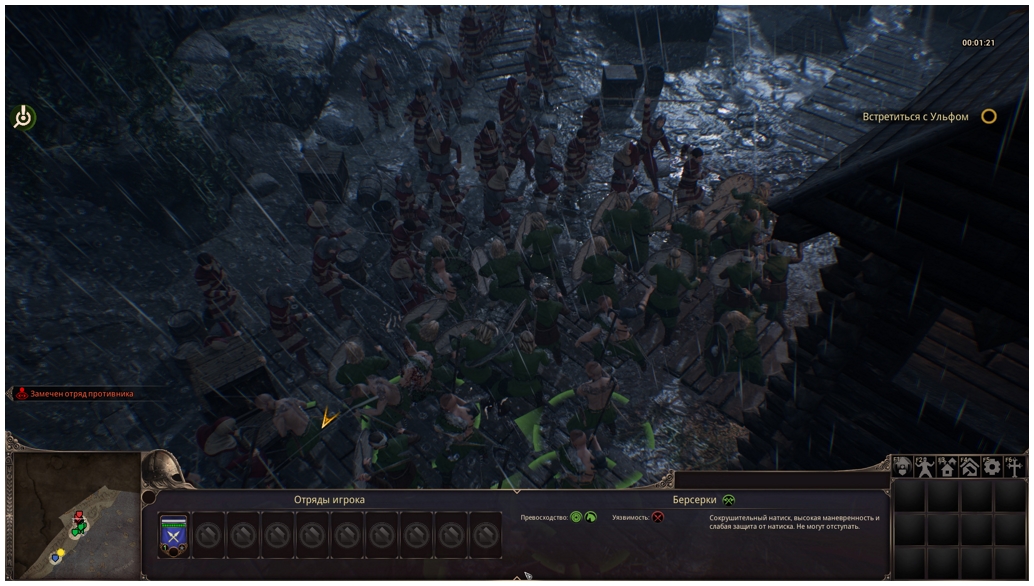Select the F2 warrior figure icon
The height and width of the screenshot is (586, 1034).
point(925,466)
